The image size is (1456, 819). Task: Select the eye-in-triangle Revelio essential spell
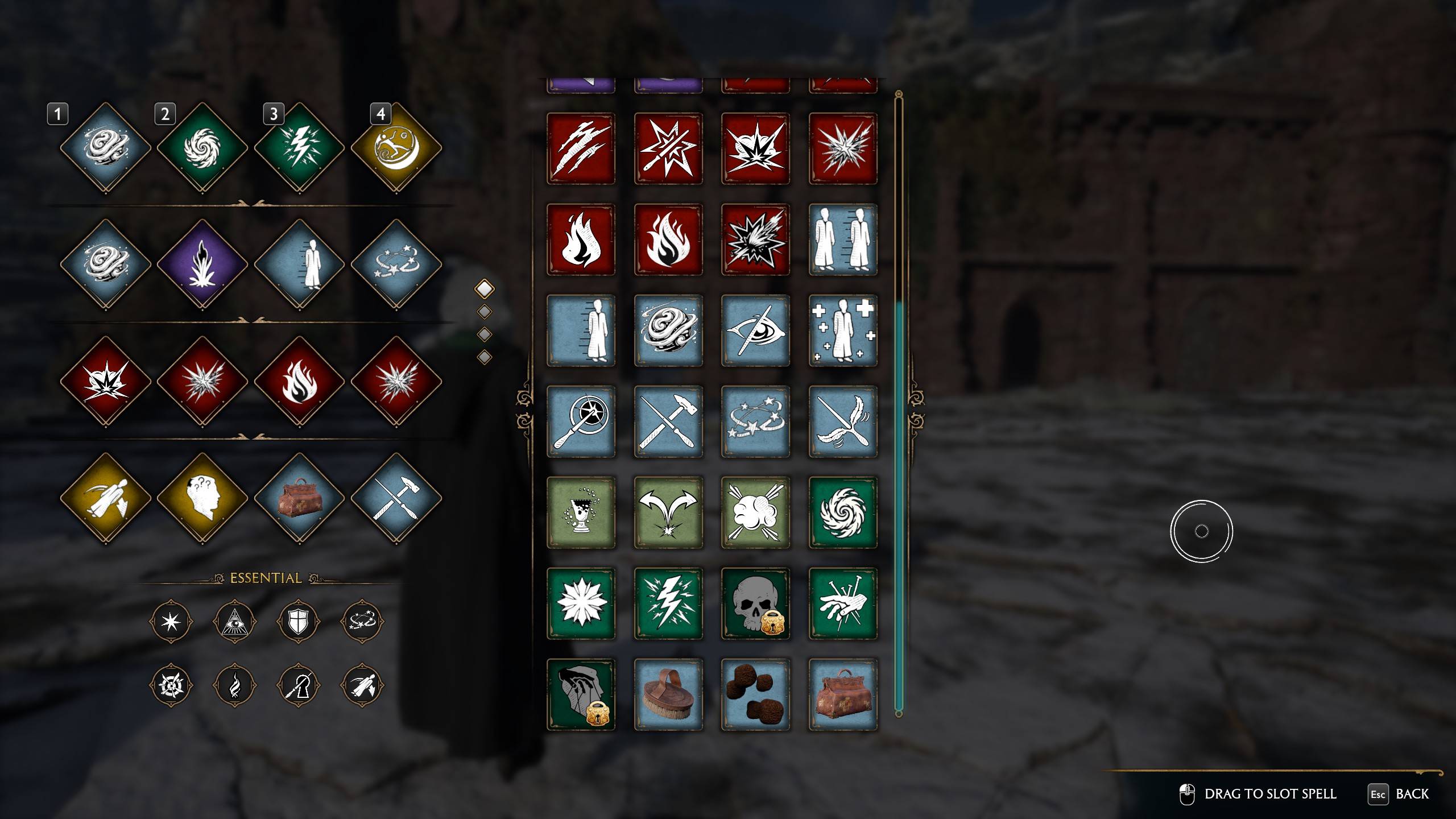click(x=234, y=622)
